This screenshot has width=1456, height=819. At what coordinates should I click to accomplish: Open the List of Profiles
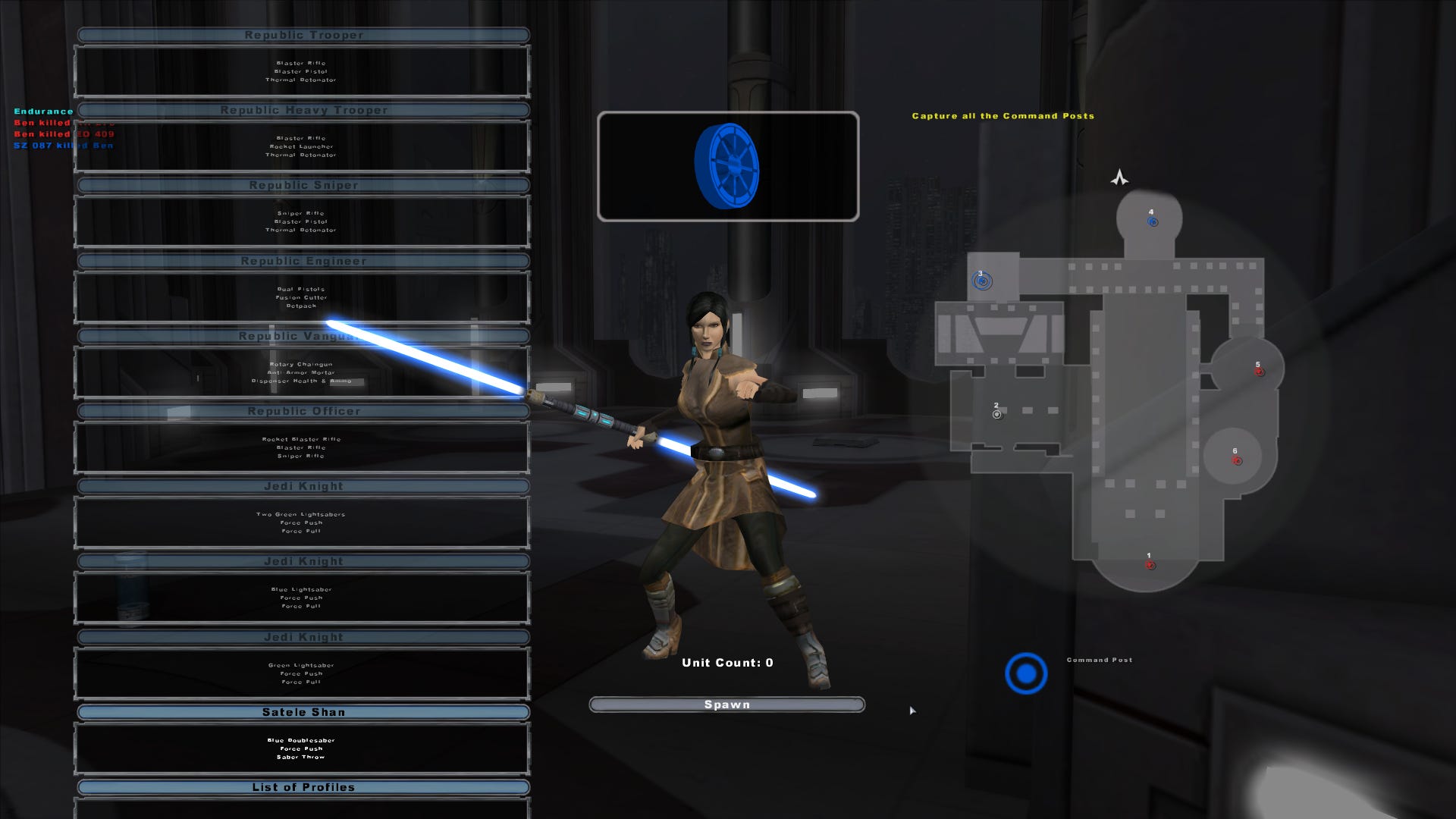(x=303, y=786)
